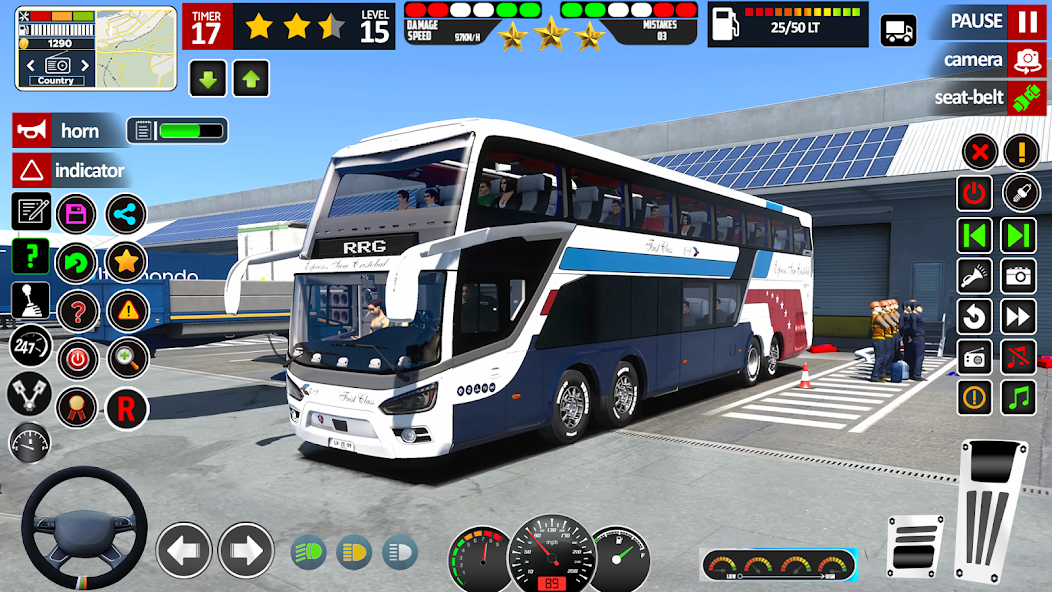Tap the red letter R button
The height and width of the screenshot is (592, 1052).
(127, 408)
